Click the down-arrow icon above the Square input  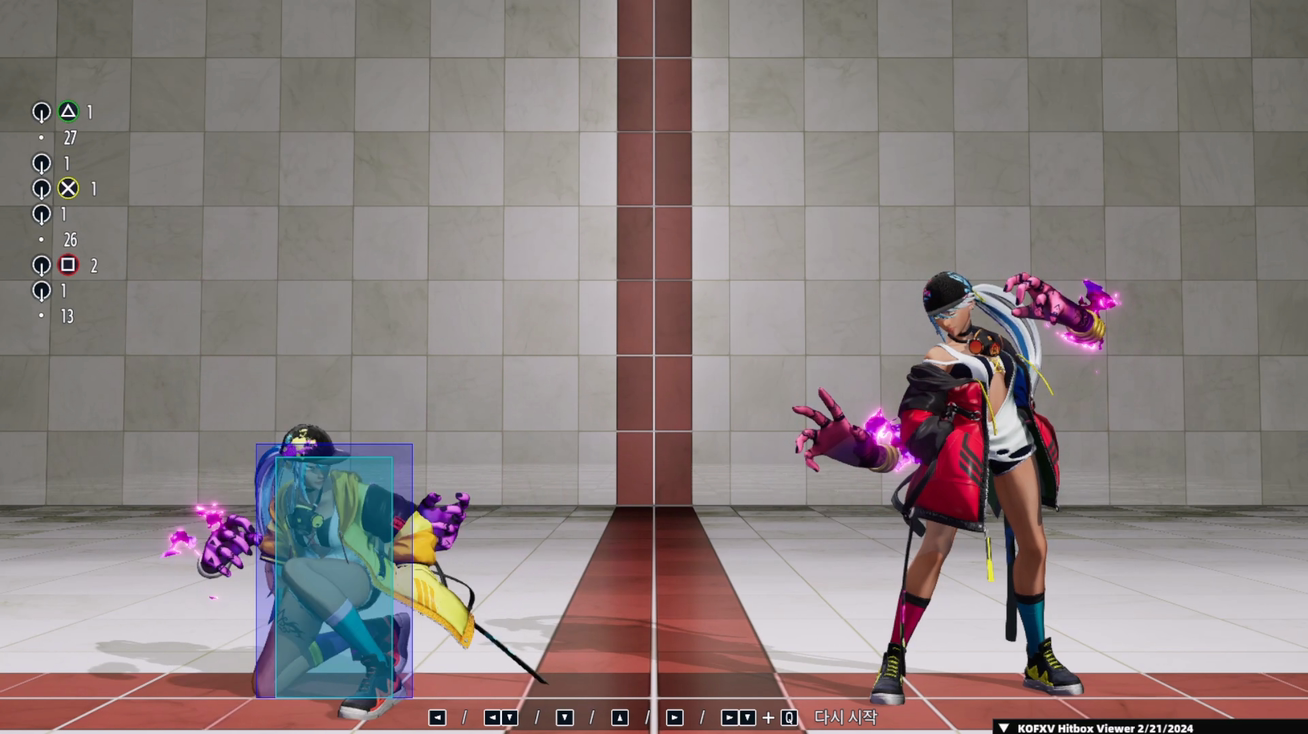point(42,214)
